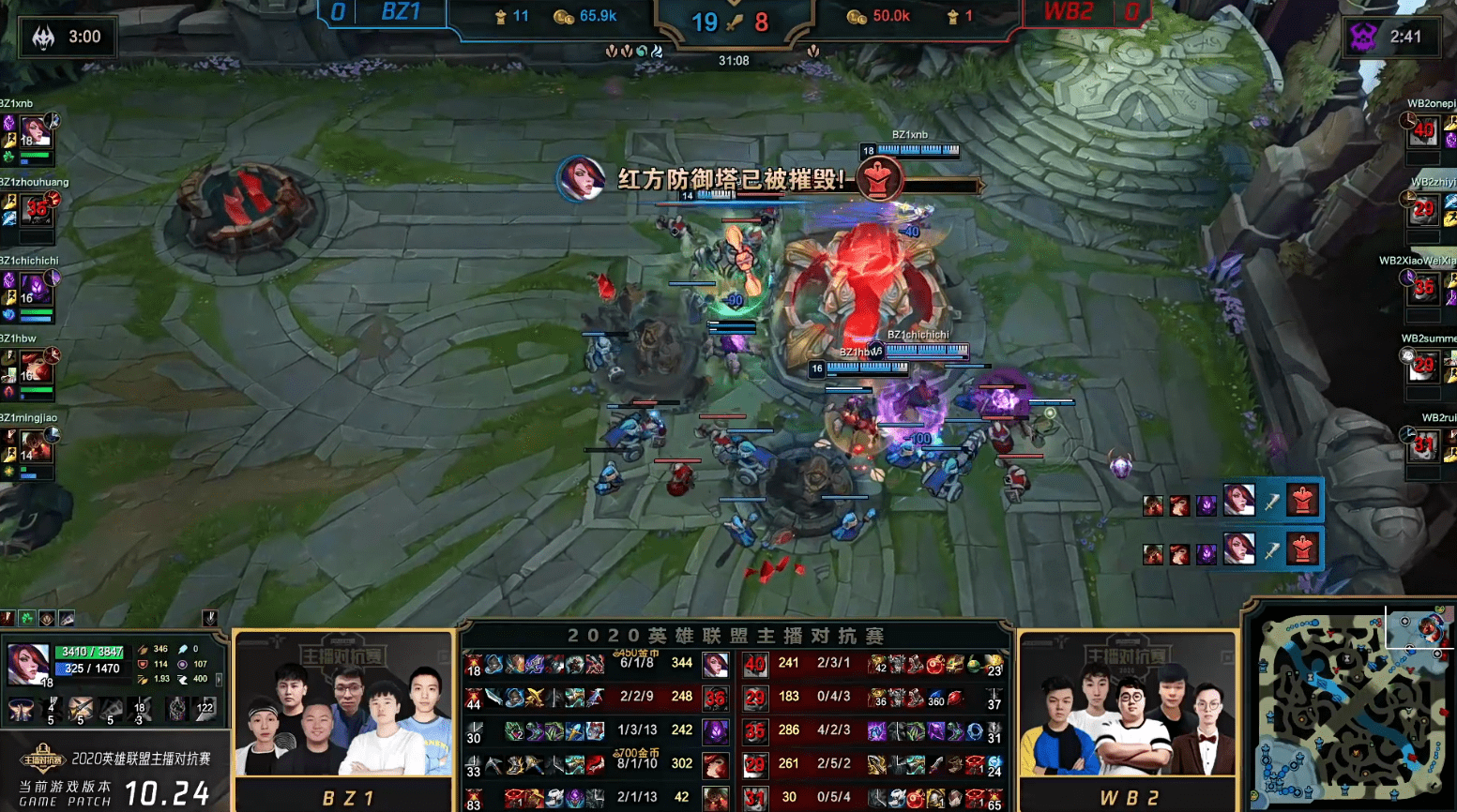
Task: Select player BZ1zhouhuang in left sidebar
Action: click(36, 209)
